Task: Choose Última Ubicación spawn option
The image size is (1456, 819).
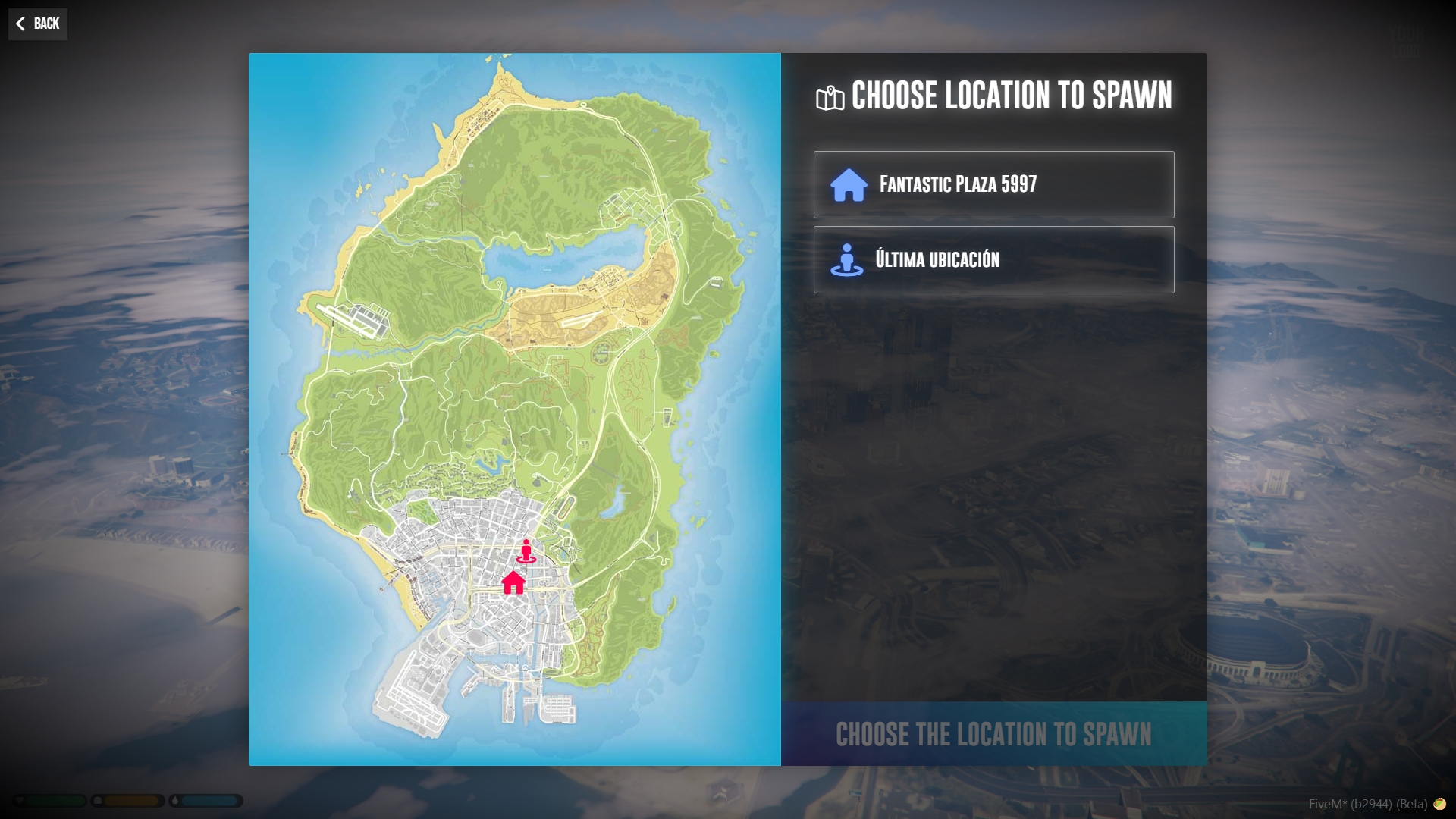Action: click(x=993, y=259)
